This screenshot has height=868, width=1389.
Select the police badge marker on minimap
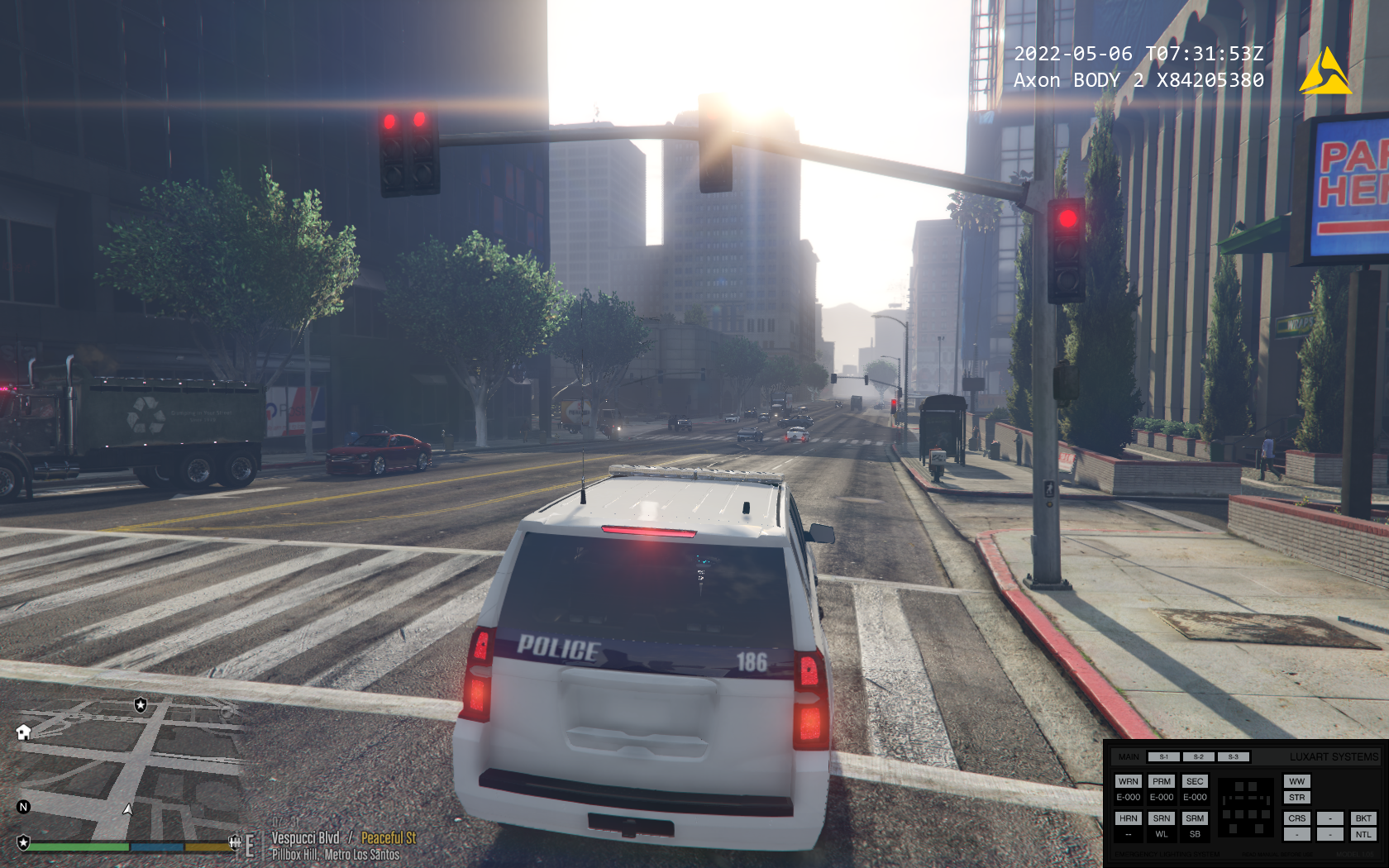141,704
